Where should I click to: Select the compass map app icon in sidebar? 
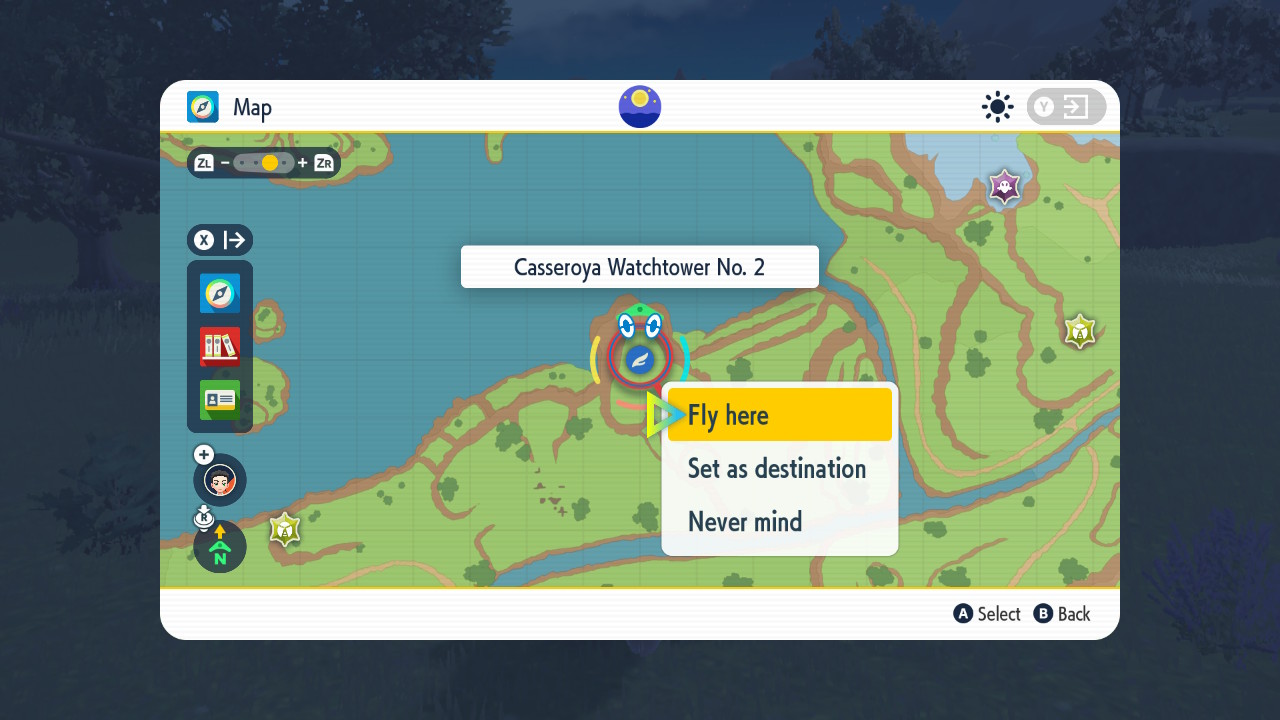(220, 293)
